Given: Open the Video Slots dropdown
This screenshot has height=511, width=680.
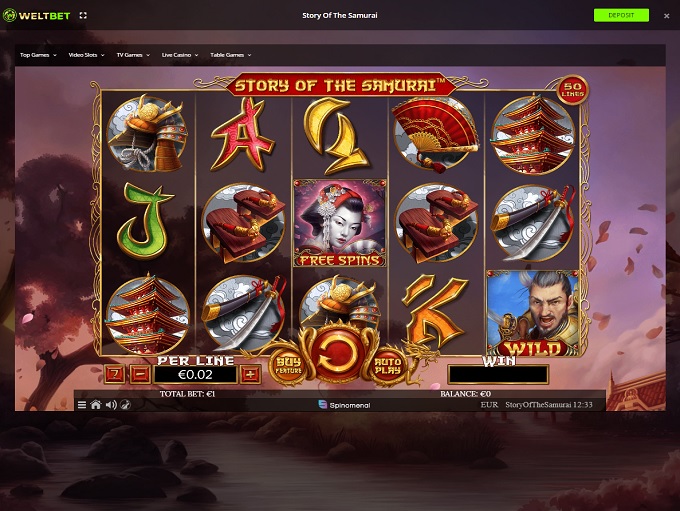Looking at the screenshot, I should click(90, 55).
